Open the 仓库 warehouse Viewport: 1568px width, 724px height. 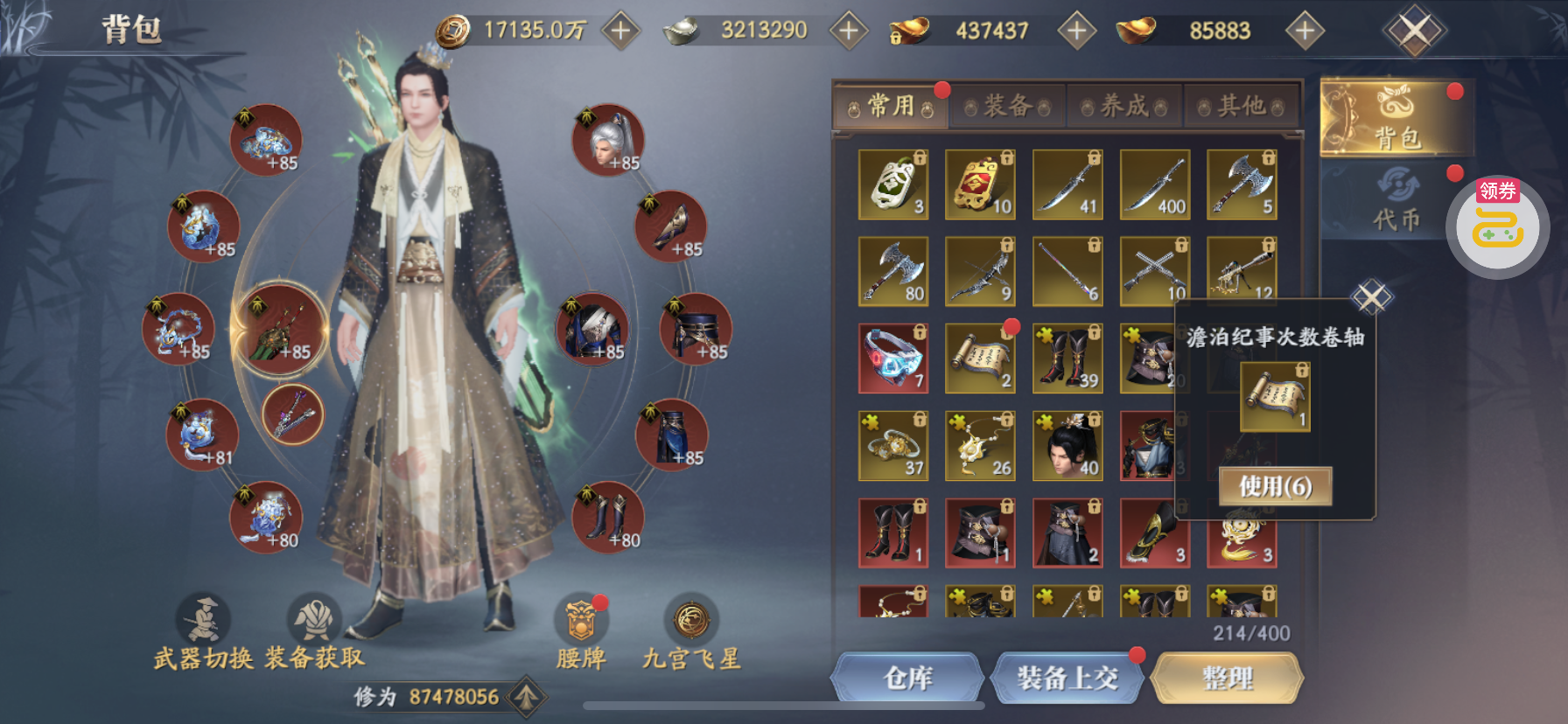[x=907, y=678]
